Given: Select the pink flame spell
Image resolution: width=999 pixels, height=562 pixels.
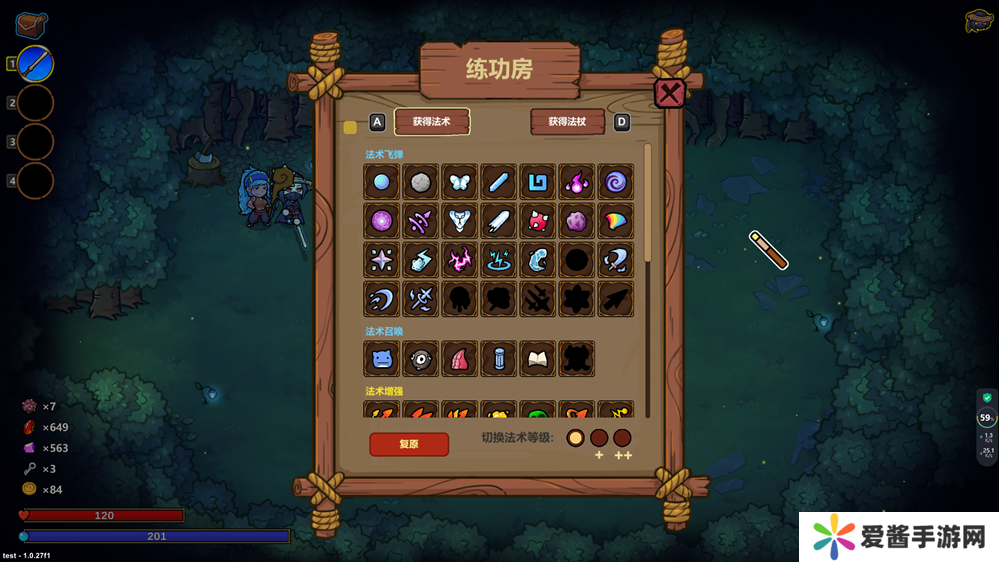Looking at the screenshot, I should [x=577, y=182].
